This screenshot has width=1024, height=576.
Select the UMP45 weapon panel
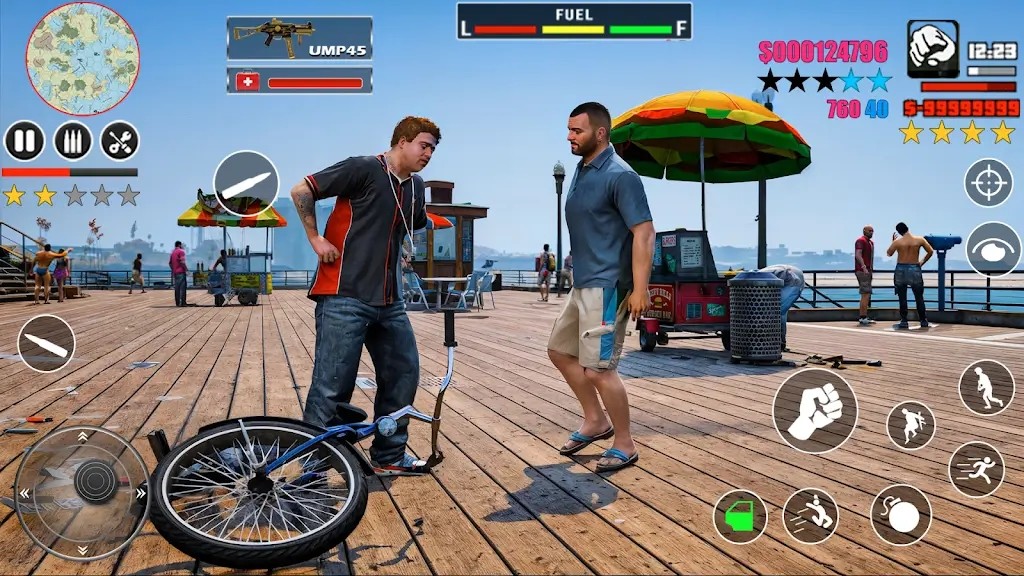coord(299,38)
